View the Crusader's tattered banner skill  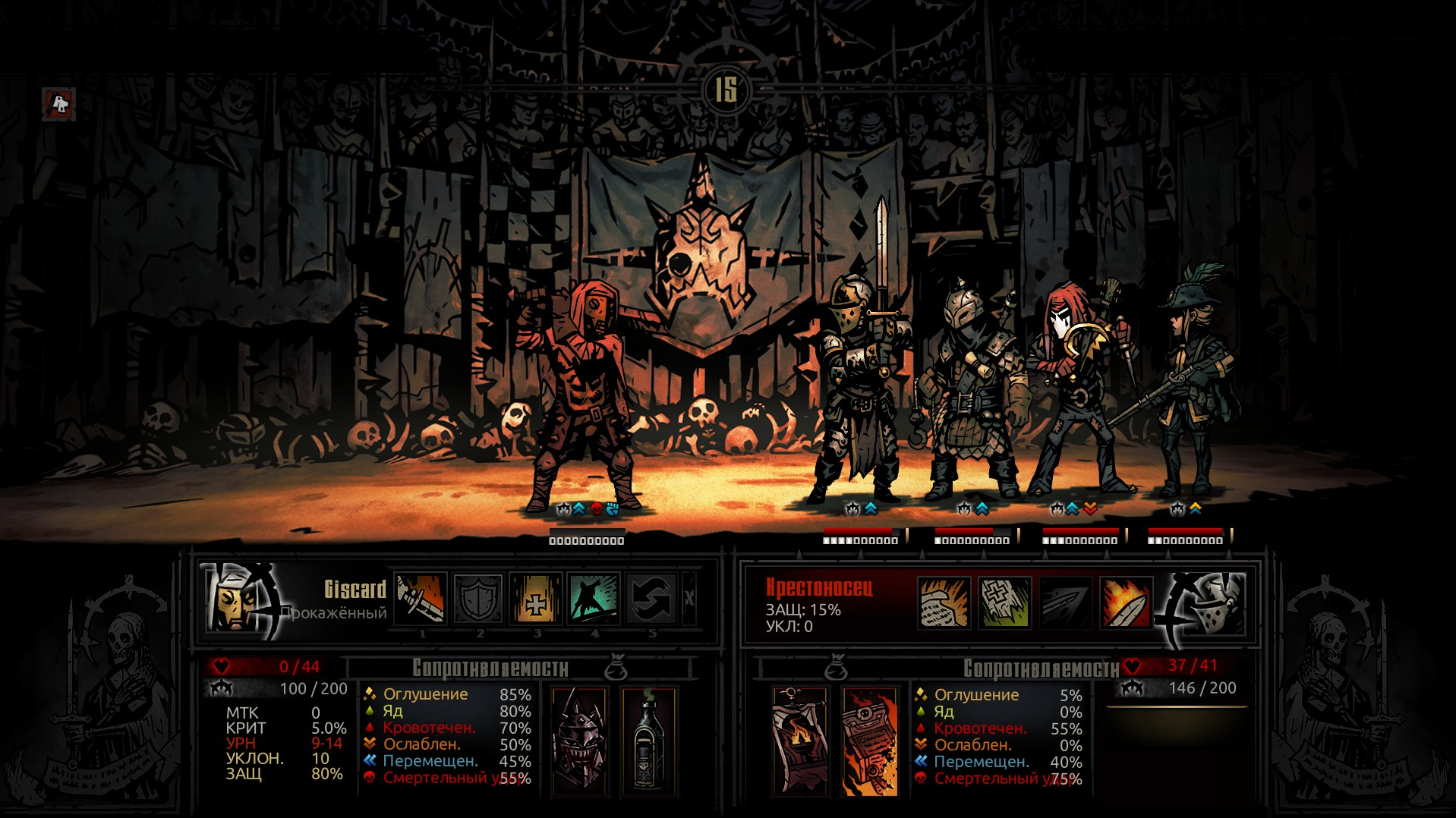pyautogui.click(x=1004, y=603)
